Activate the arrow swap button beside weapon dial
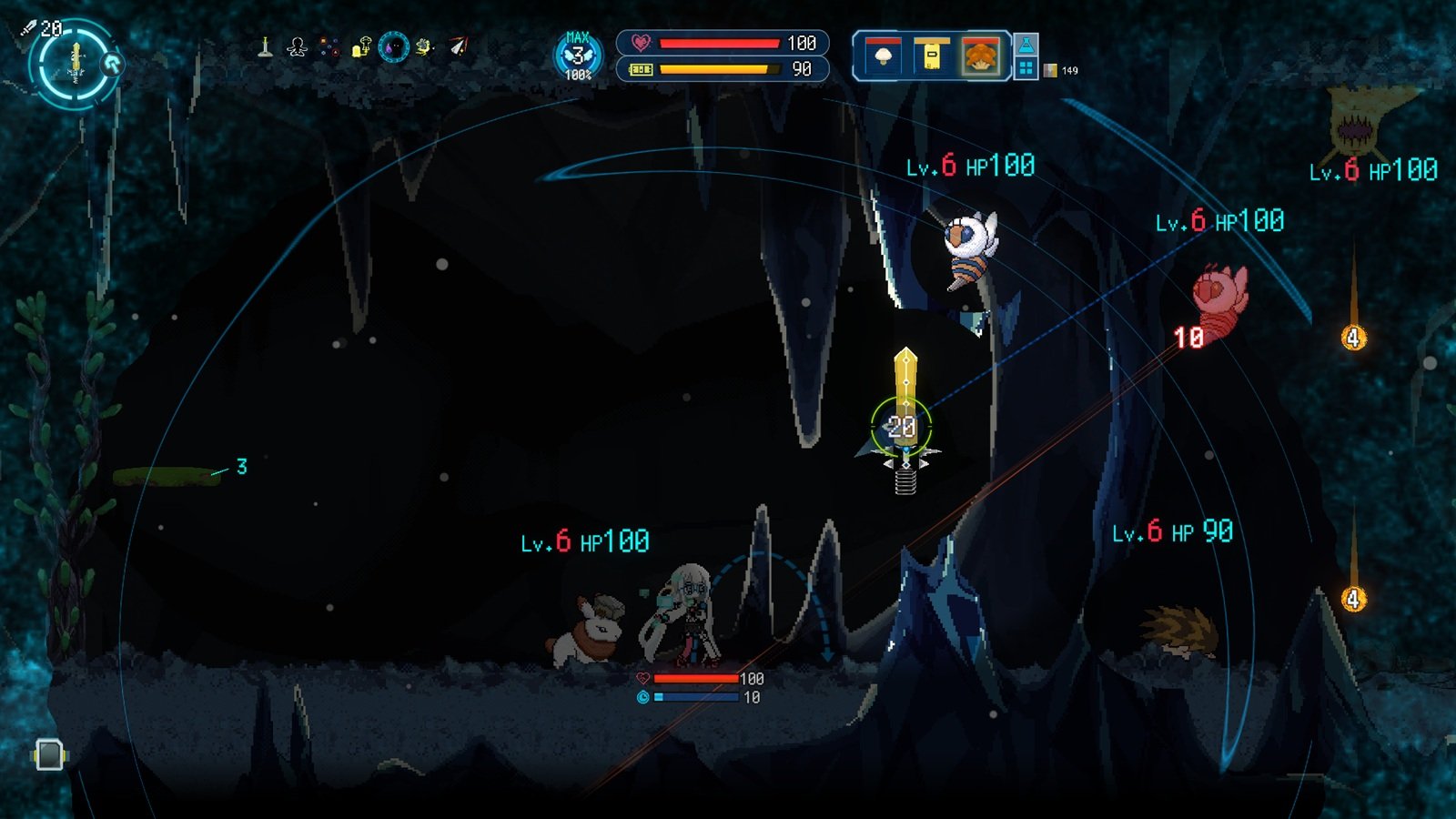1456x819 pixels. [x=113, y=64]
